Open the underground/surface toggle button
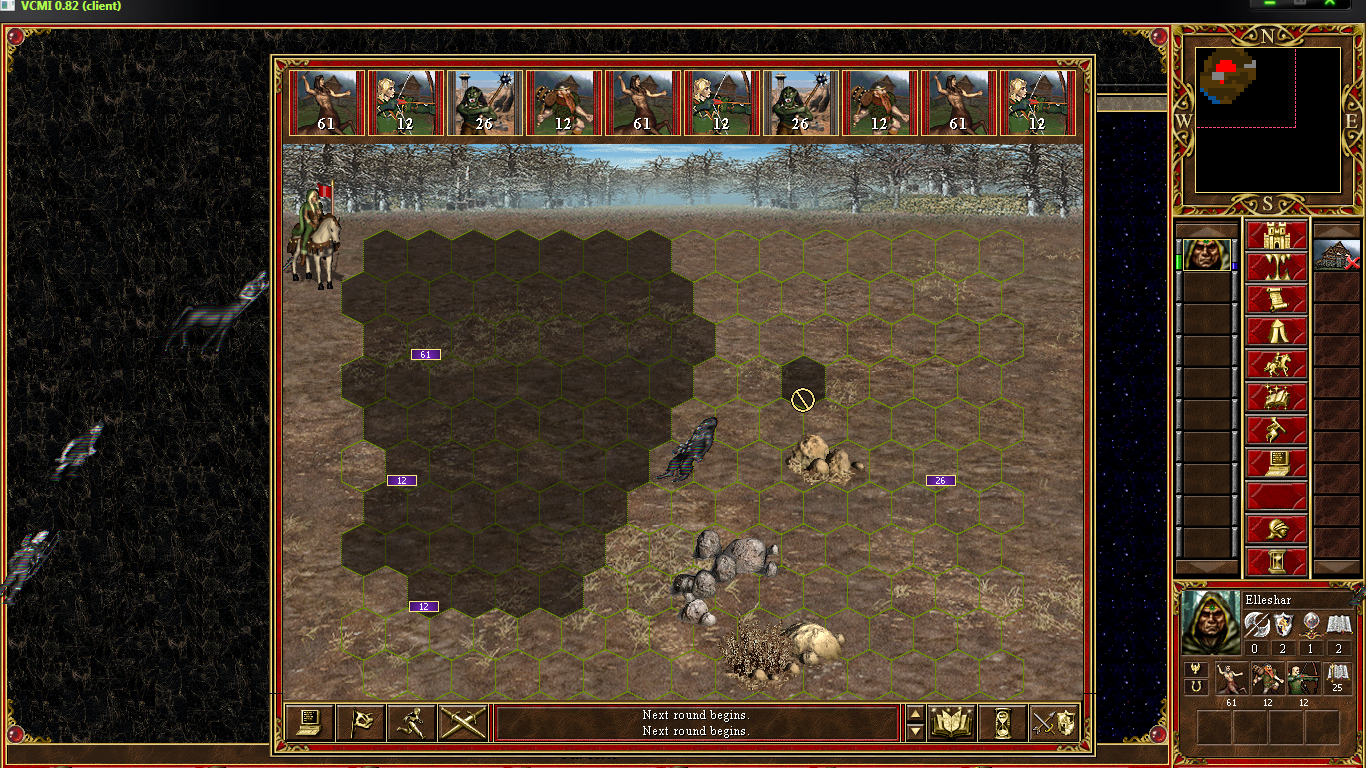Viewport: 1366px width, 768px height. tap(1276, 269)
